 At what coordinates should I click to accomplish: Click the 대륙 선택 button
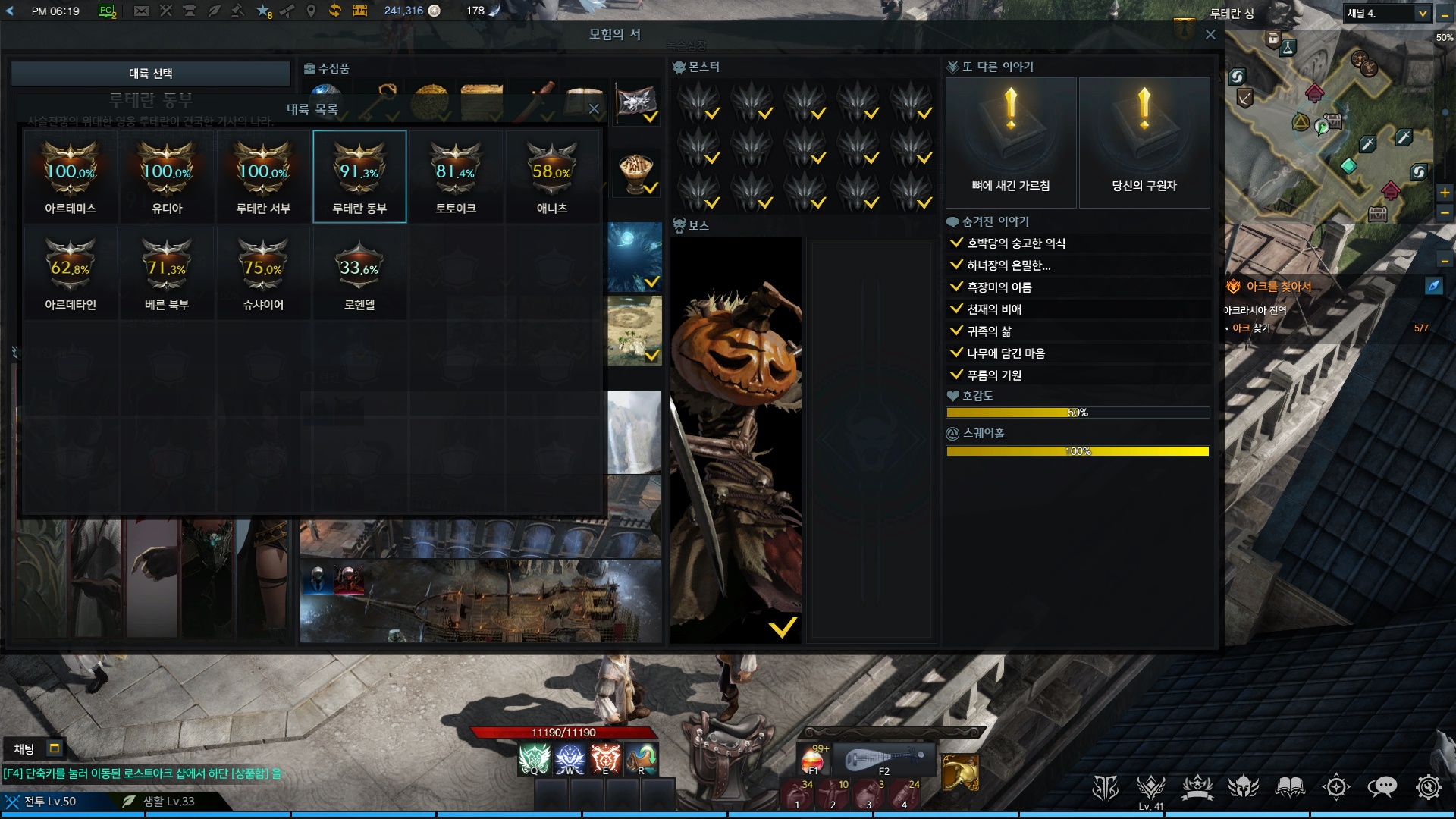pyautogui.click(x=151, y=74)
